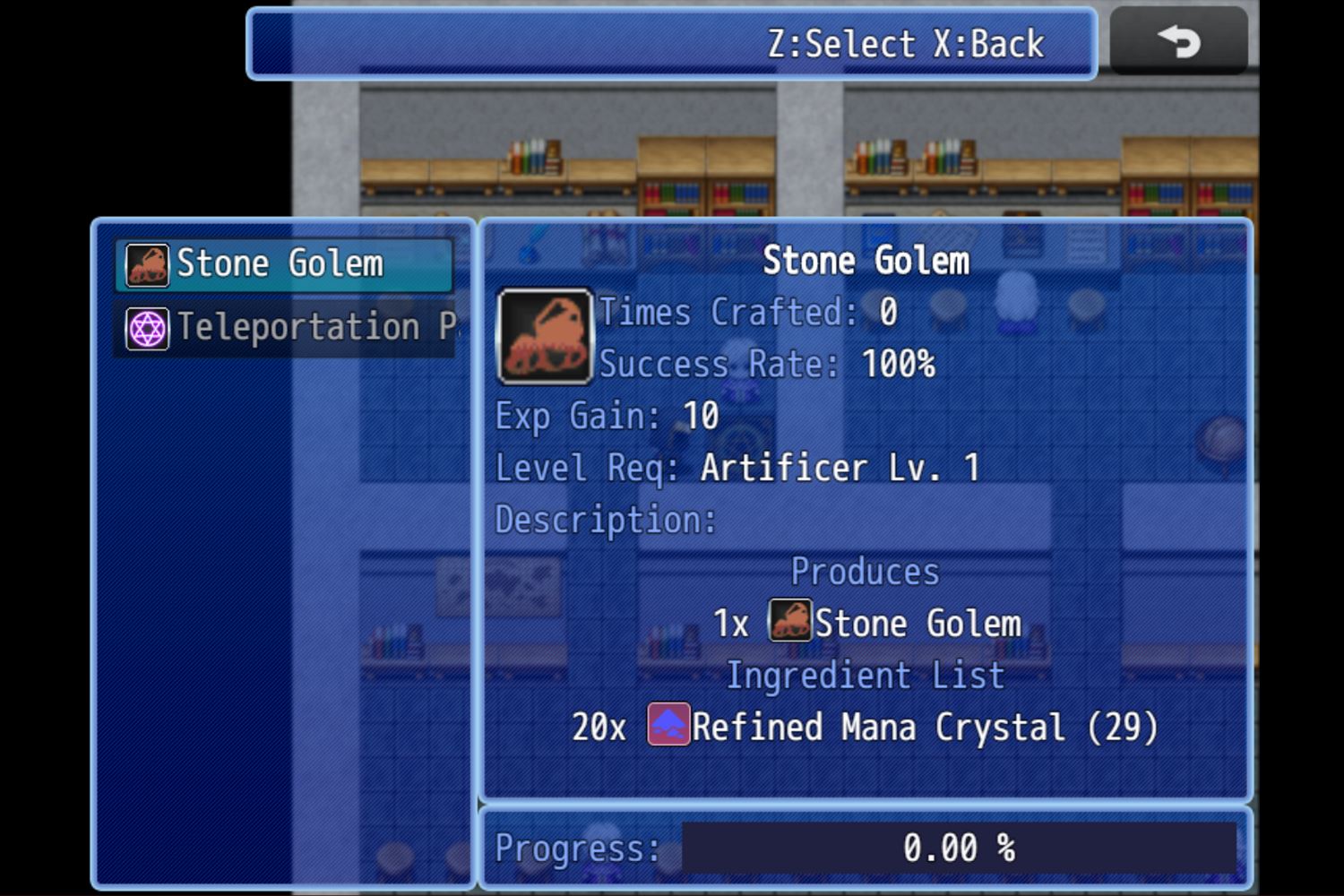Click the Produces section heading
Screen dimensions: 1344x896
click(865, 571)
